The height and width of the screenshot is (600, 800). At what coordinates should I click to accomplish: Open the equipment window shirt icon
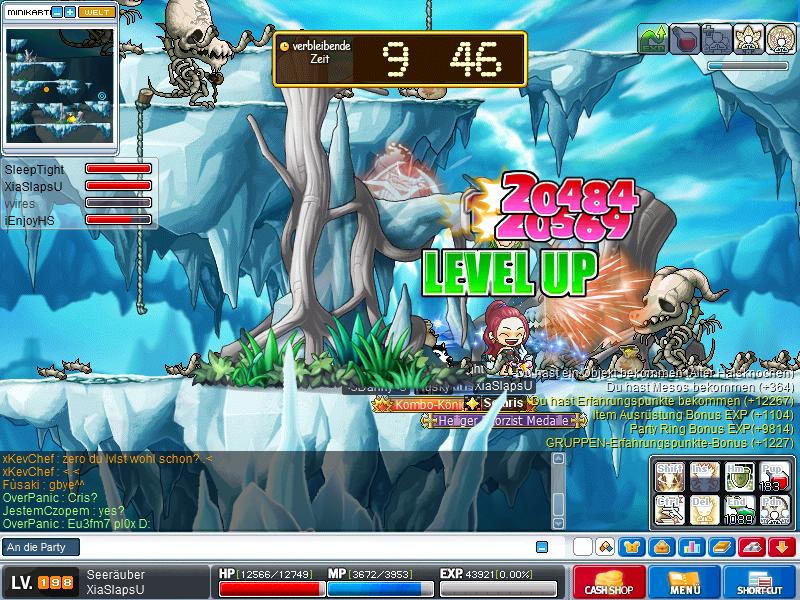coord(631,547)
